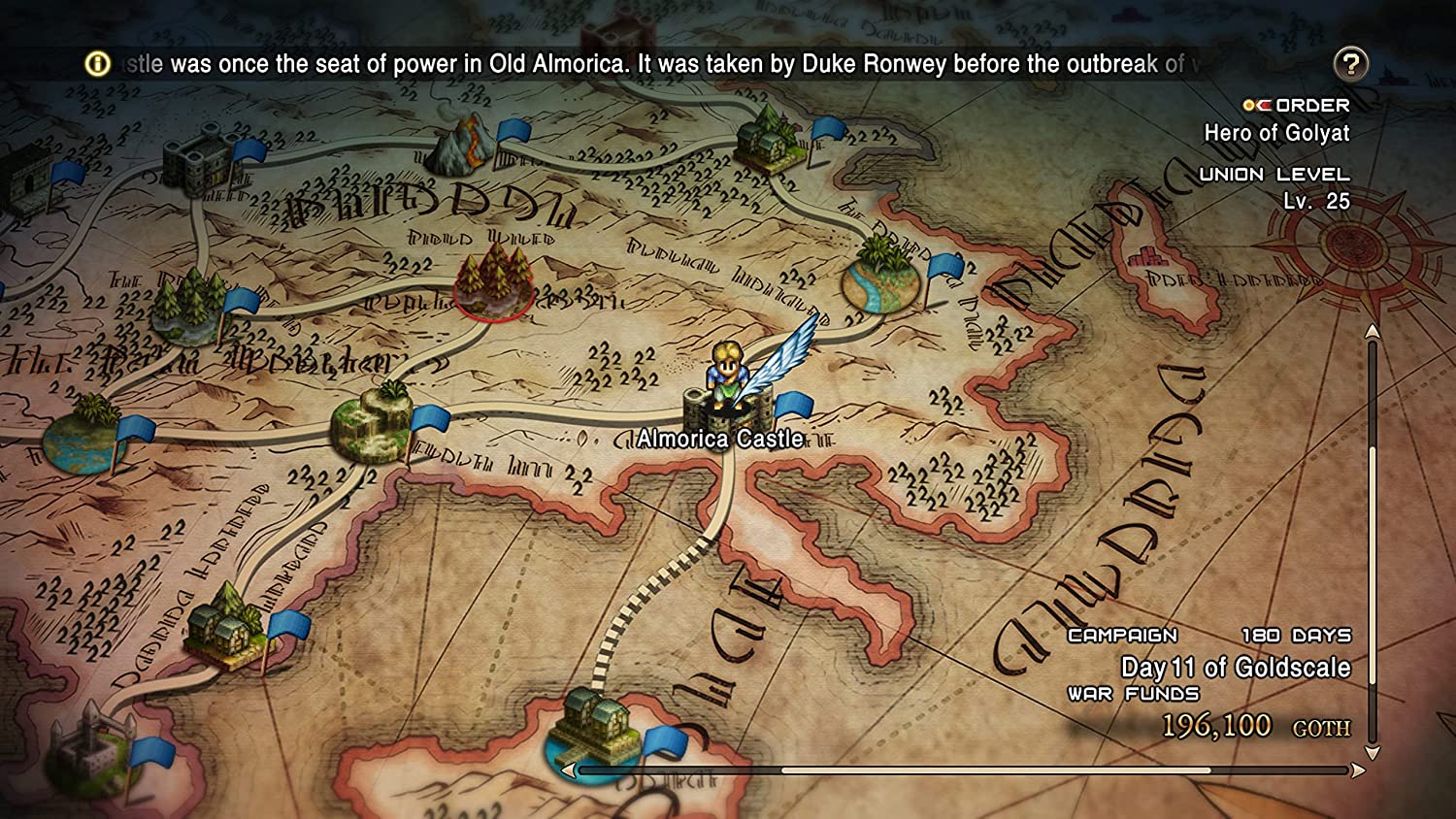Click the info icon in the message banner
Screen dimensions: 1456x819
(x=97, y=64)
